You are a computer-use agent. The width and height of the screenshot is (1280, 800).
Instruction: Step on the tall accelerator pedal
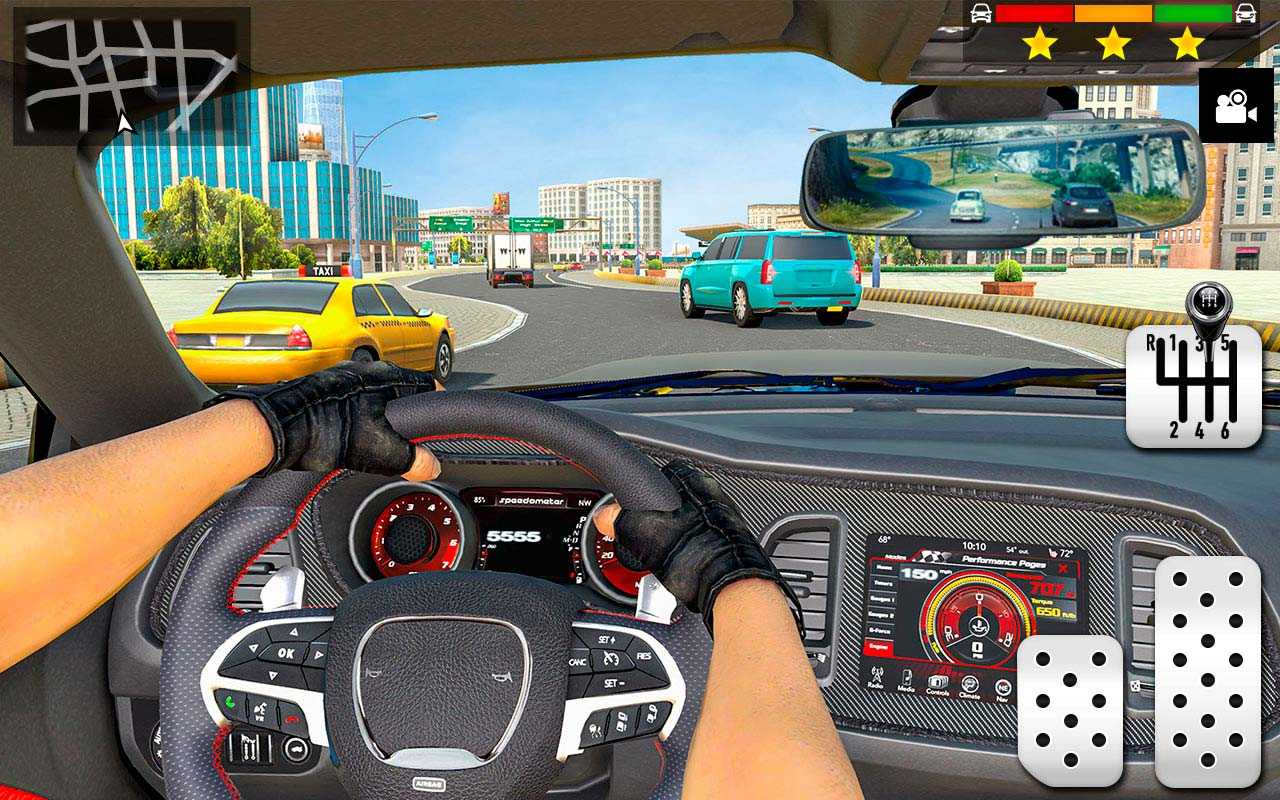point(1207,671)
